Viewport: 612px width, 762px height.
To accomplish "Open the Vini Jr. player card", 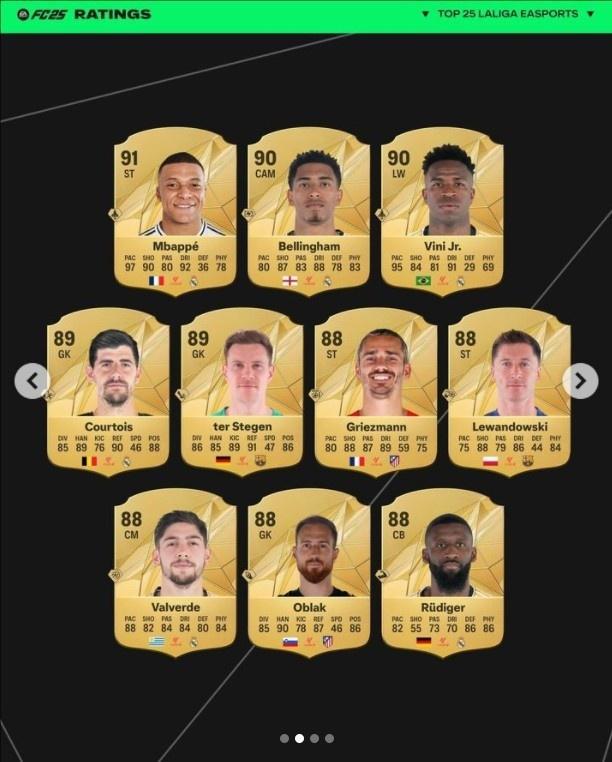I will (441, 212).
